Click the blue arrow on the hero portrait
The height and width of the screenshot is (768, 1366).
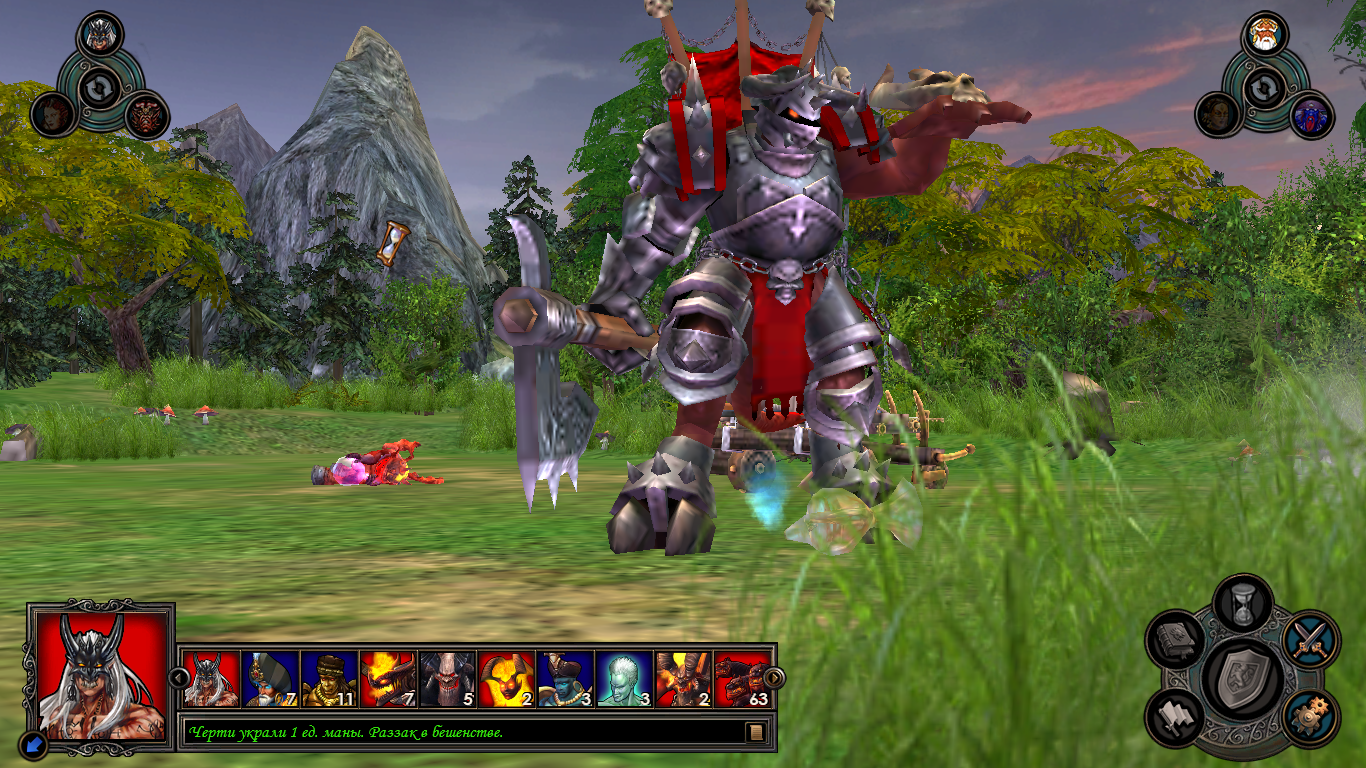click(x=31, y=743)
